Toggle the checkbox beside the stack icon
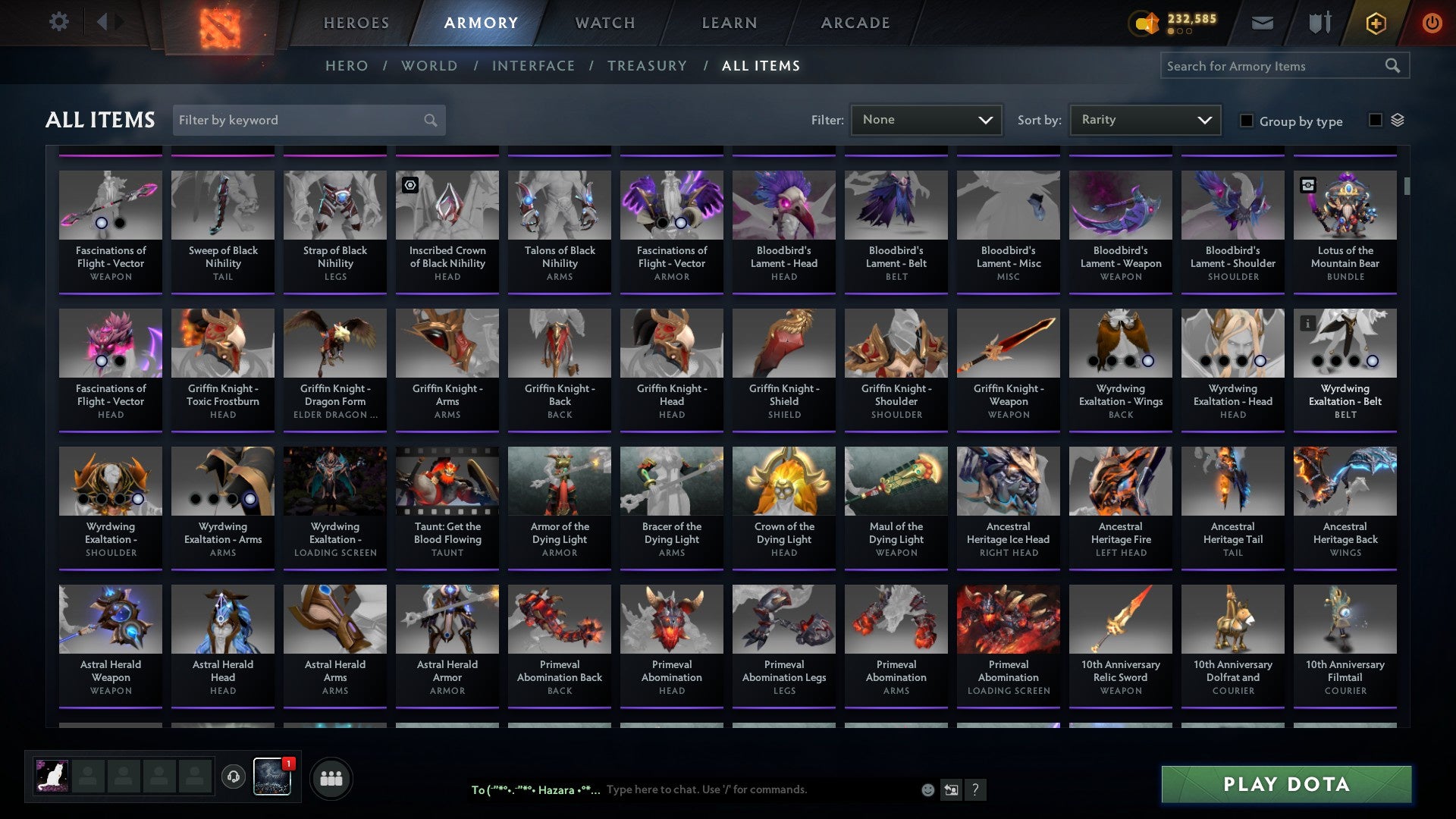The image size is (1456, 819). click(x=1376, y=121)
